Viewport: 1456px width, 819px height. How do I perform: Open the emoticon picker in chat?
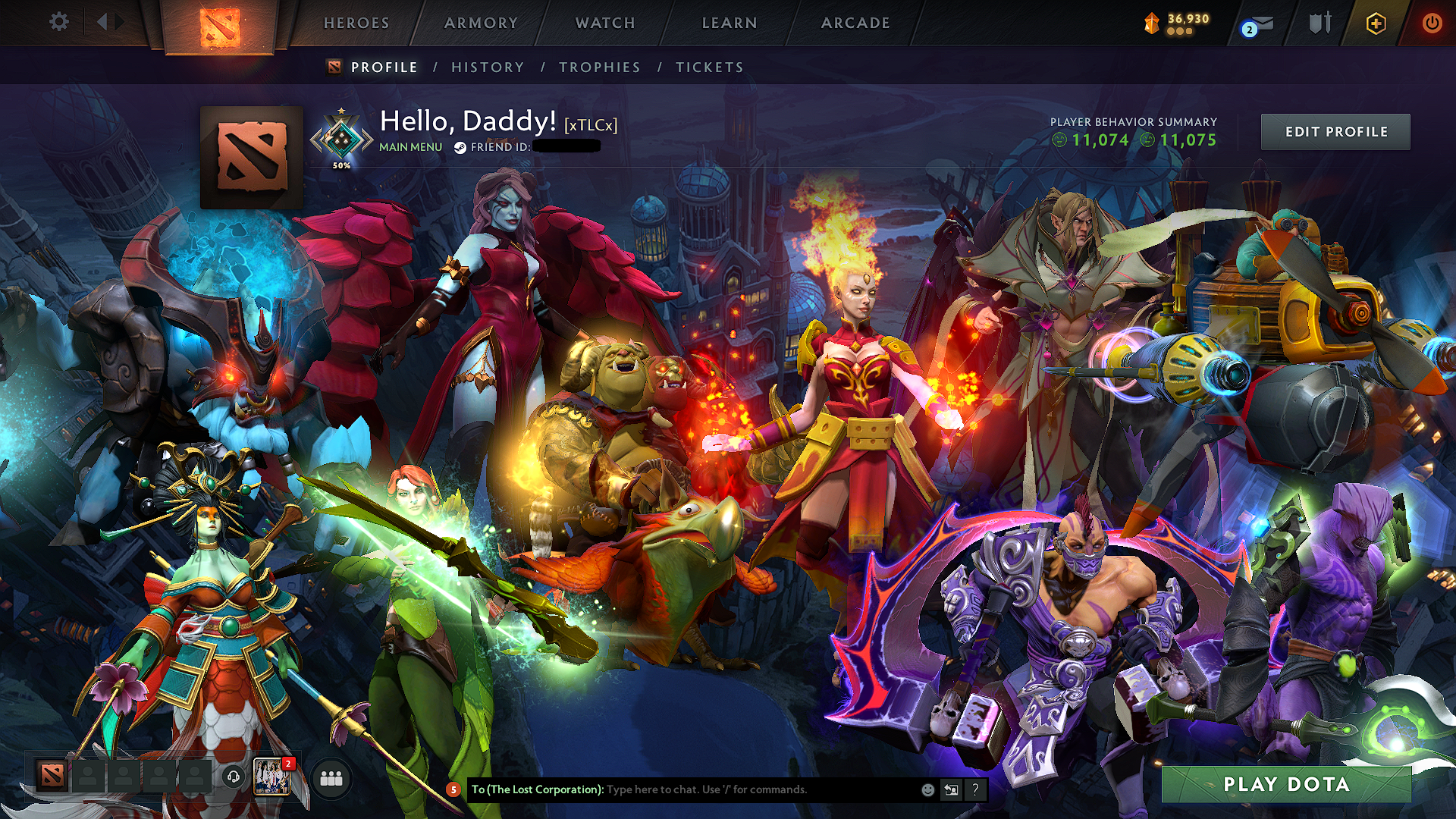tap(927, 789)
